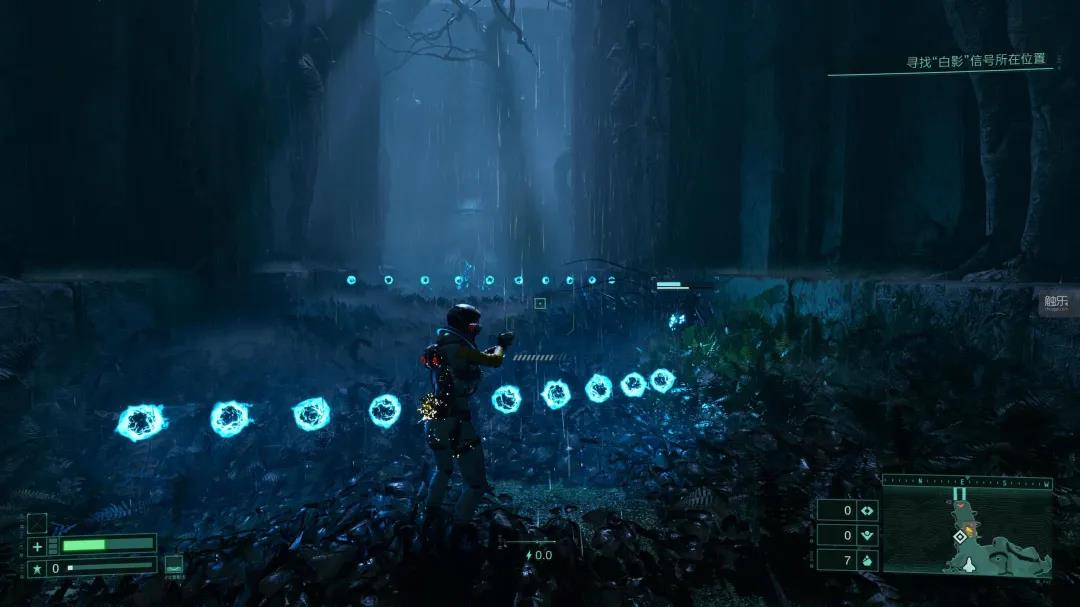Image resolution: width=1080 pixels, height=607 pixels.
Task: Click the empty artifact slot above the health bar
Action: click(x=37, y=522)
